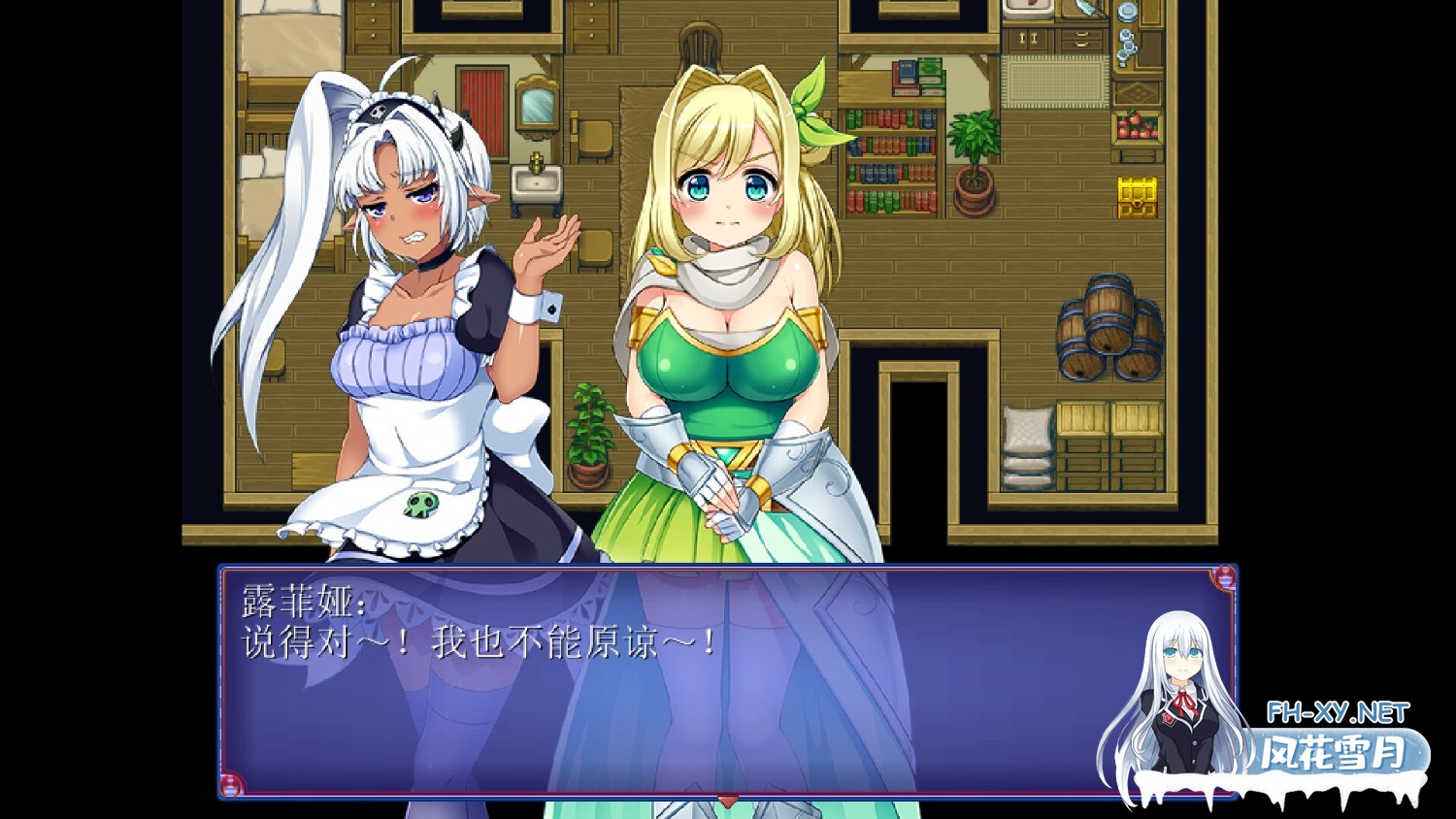Advance the dialogue by clicking the message box
Viewport: 1456px width, 819px height.
pyautogui.click(x=679, y=699)
